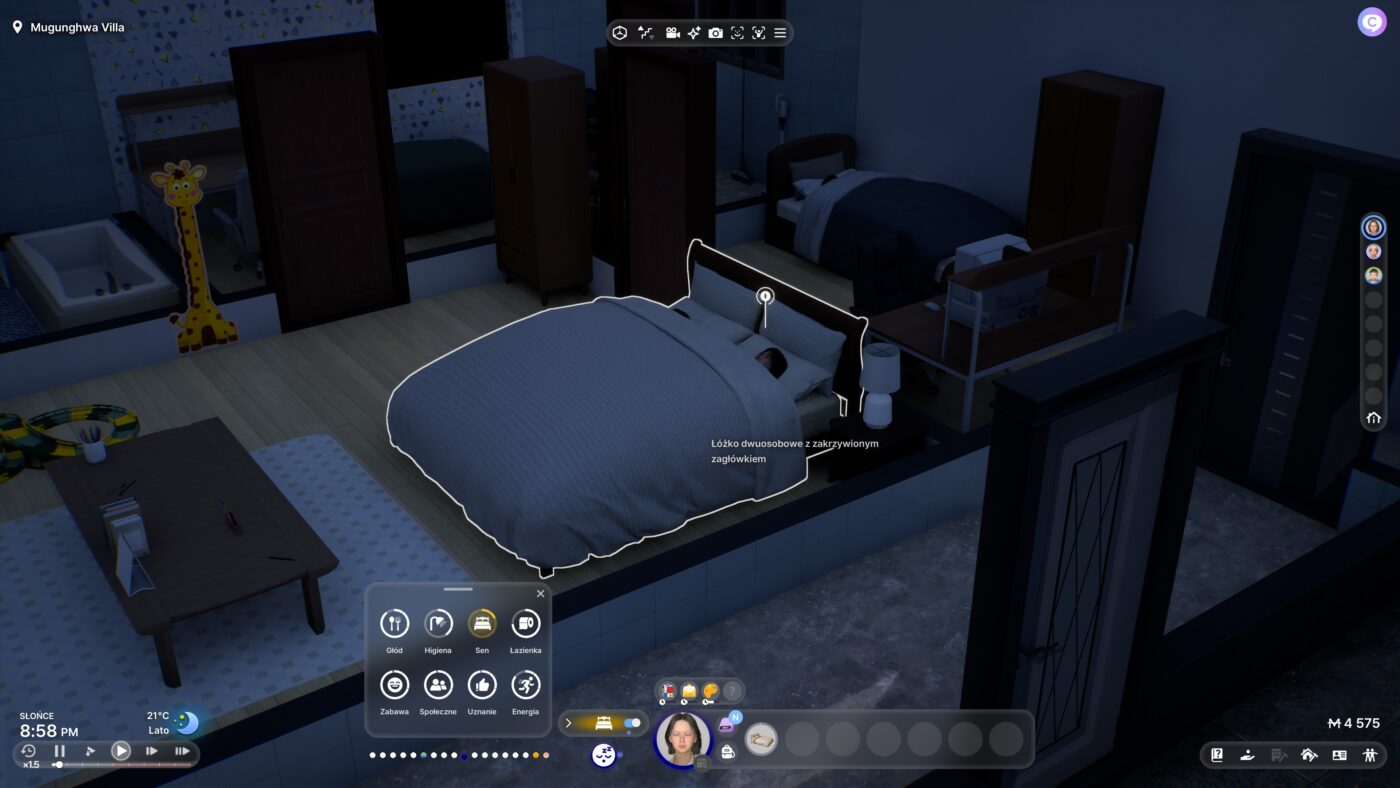Image resolution: width=1400 pixels, height=788 pixels.
Task: Set game speed to normal play
Action: [120, 751]
